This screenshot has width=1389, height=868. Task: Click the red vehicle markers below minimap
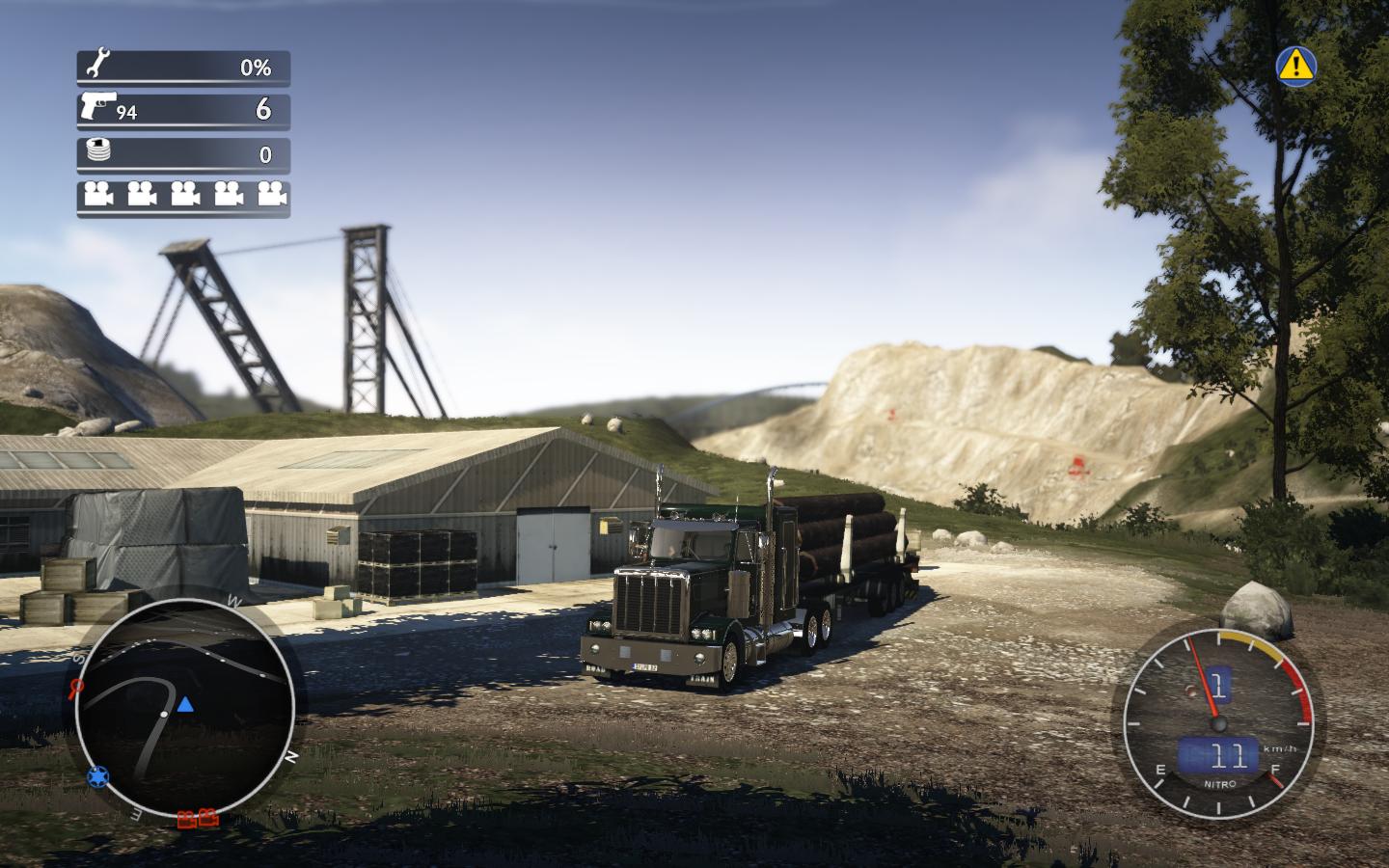198,819
